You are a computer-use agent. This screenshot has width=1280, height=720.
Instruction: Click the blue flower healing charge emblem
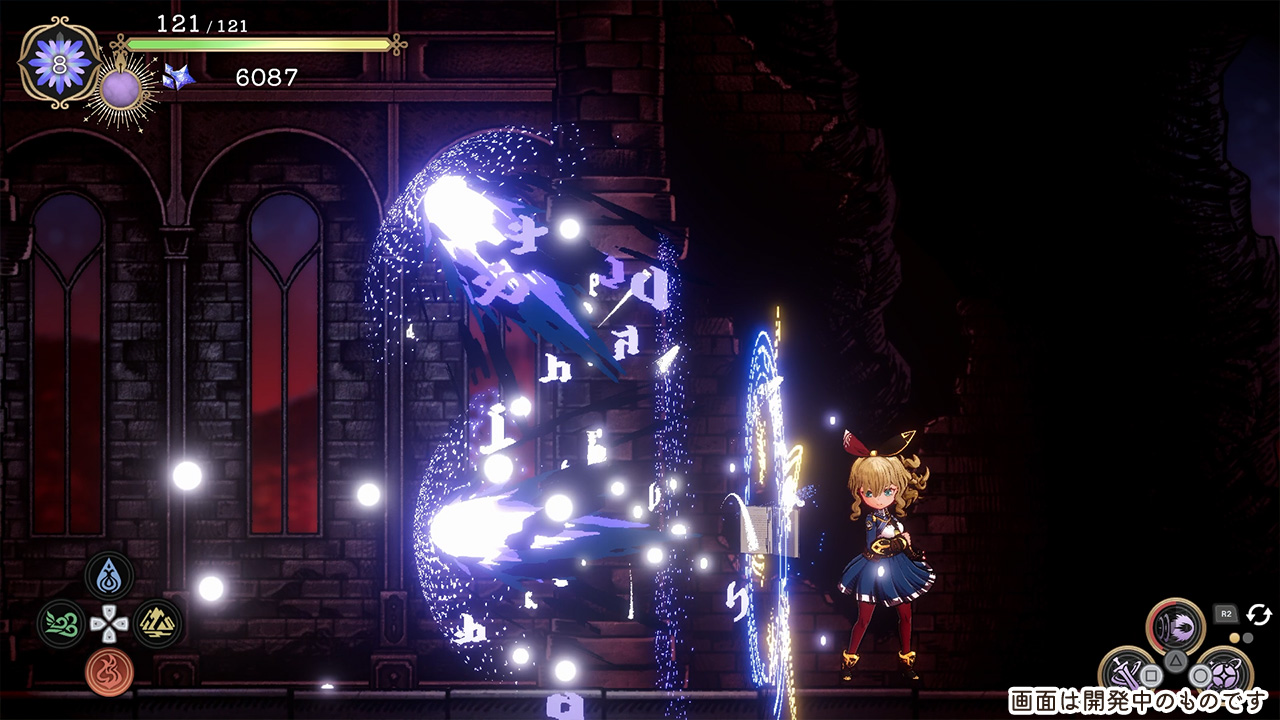pos(59,61)
